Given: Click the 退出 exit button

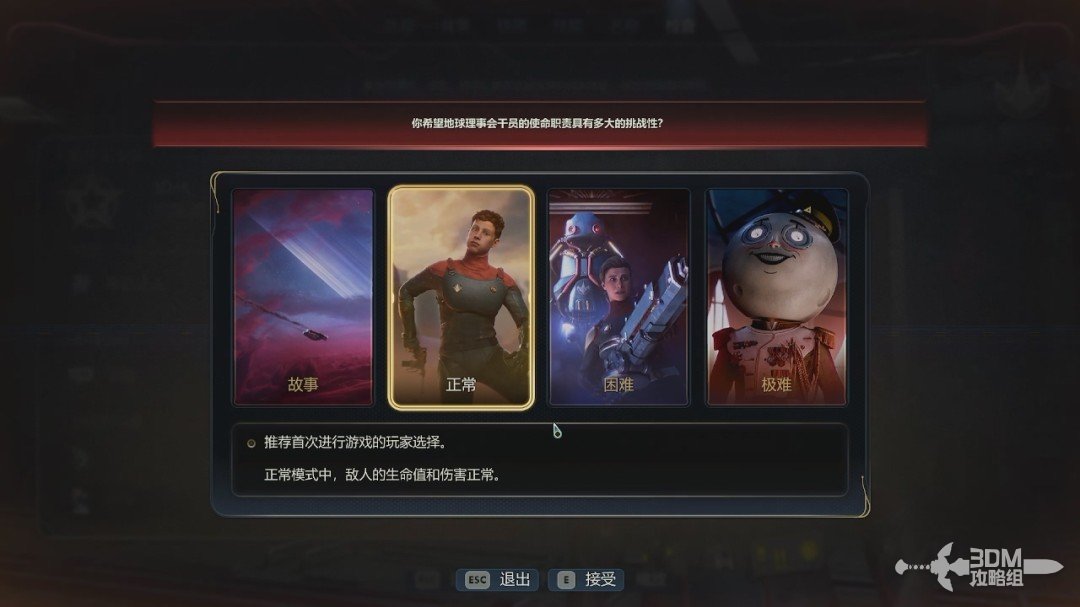Looking at the screenshot, I should click(x=499, y=579).
